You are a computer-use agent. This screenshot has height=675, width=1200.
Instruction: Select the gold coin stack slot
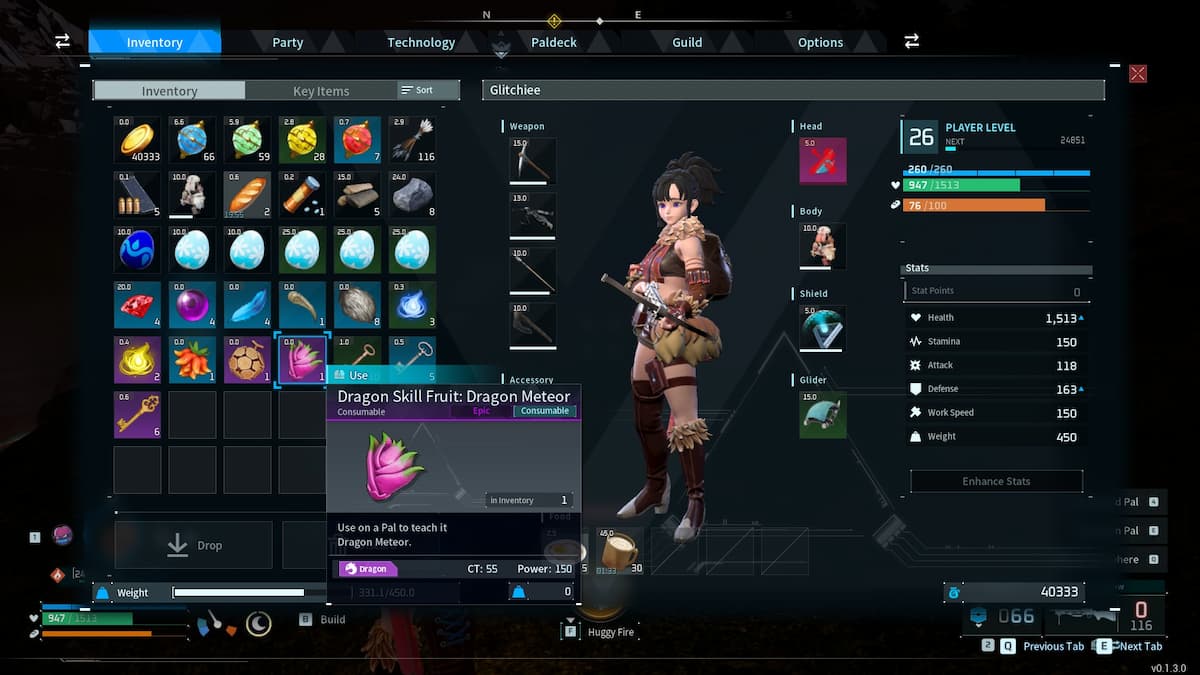[137, 139]
